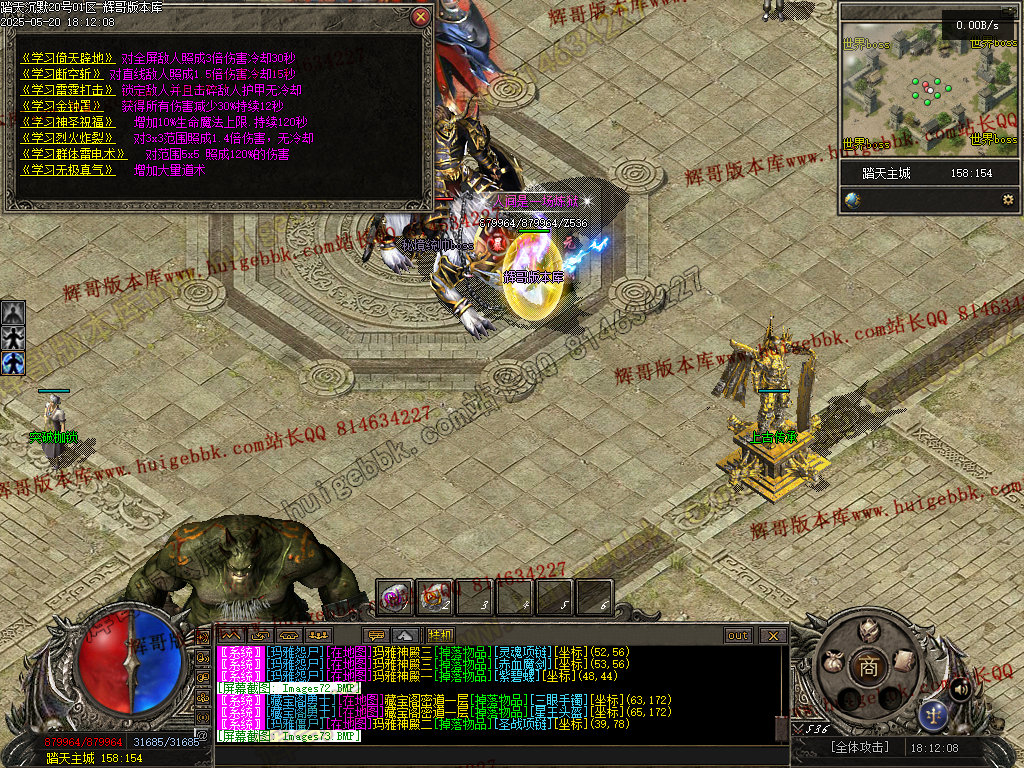Use the potion in hotbar slot 2
Viewport: 1024px width, 768px height.
(434, 597)
